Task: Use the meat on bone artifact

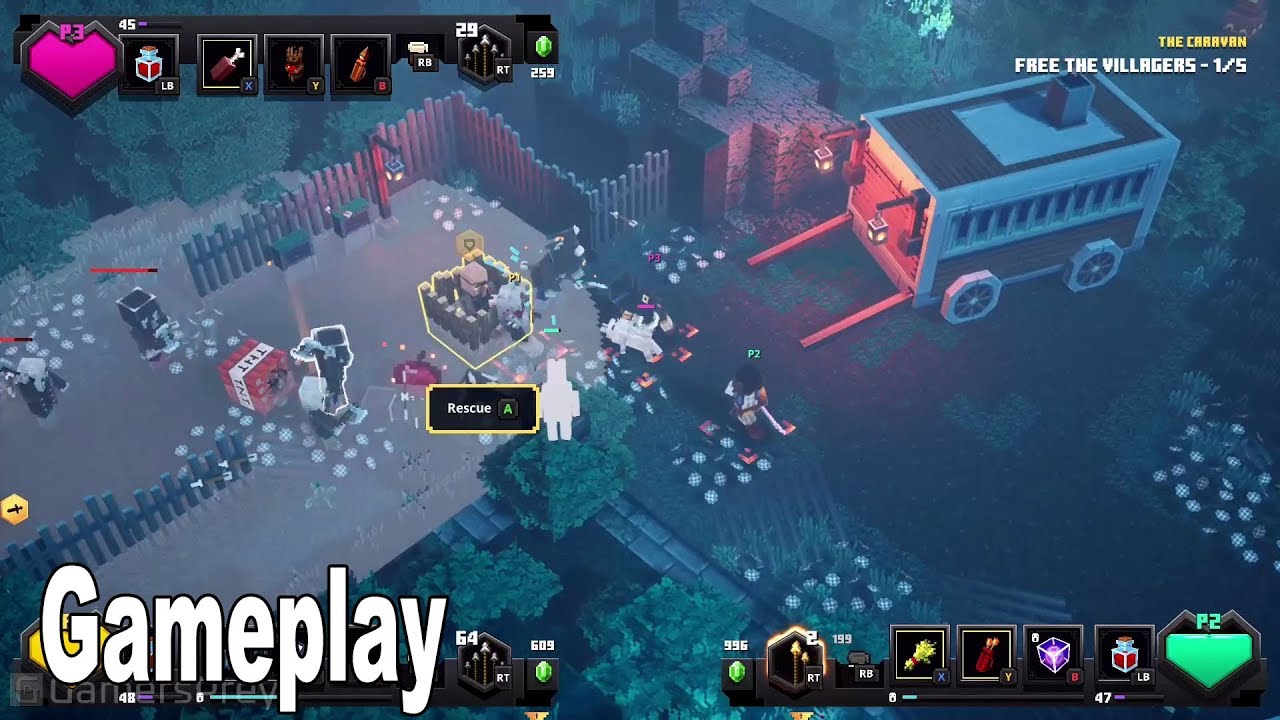Action: (x=227, y=65)
